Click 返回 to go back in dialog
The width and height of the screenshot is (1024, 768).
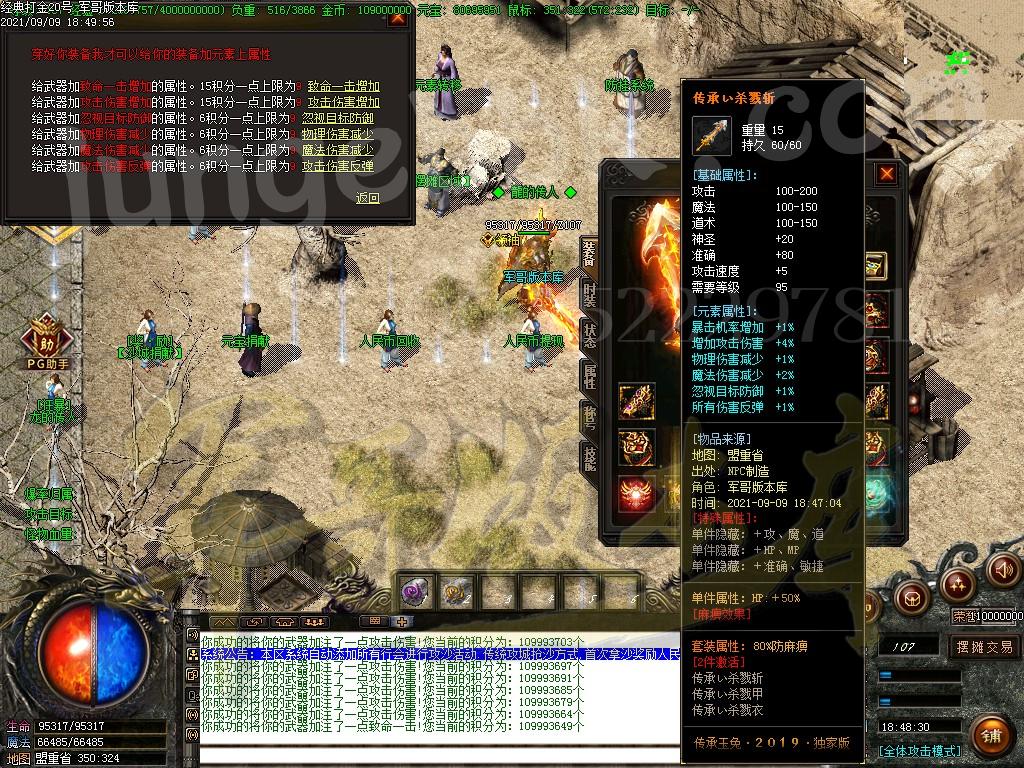coord(368,198)
